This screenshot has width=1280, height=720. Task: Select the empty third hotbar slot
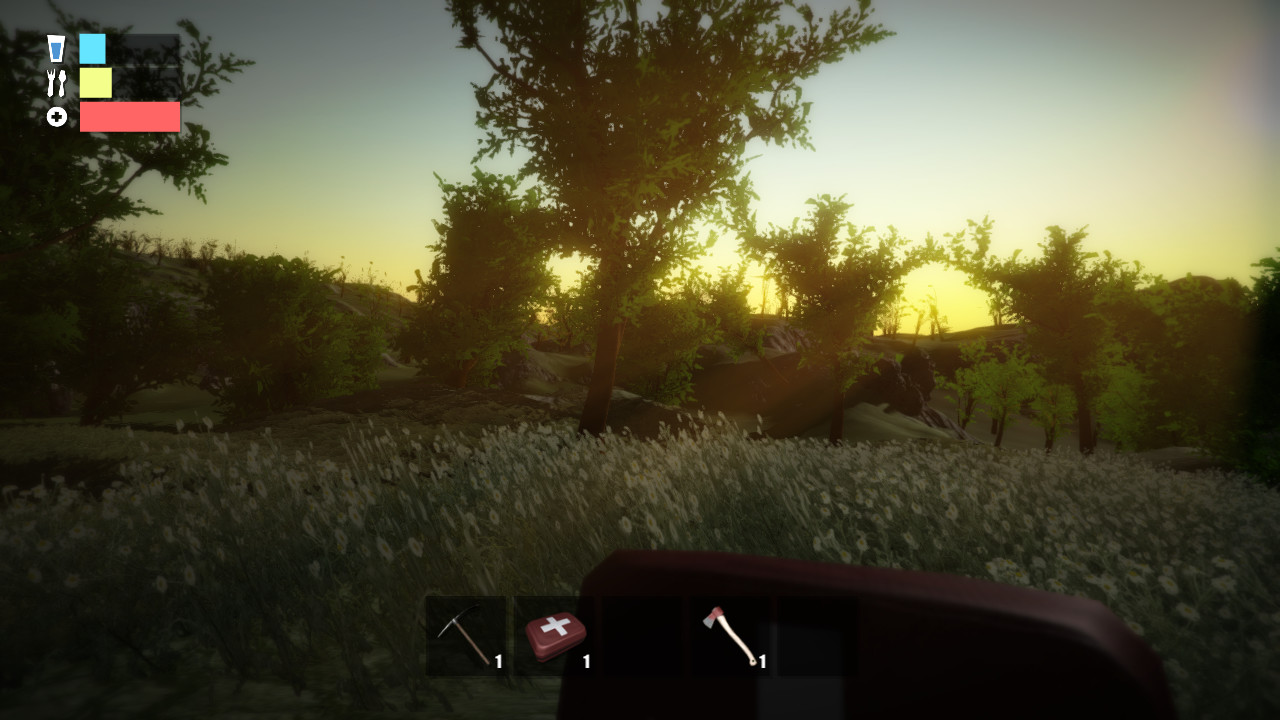click(641, 635)
